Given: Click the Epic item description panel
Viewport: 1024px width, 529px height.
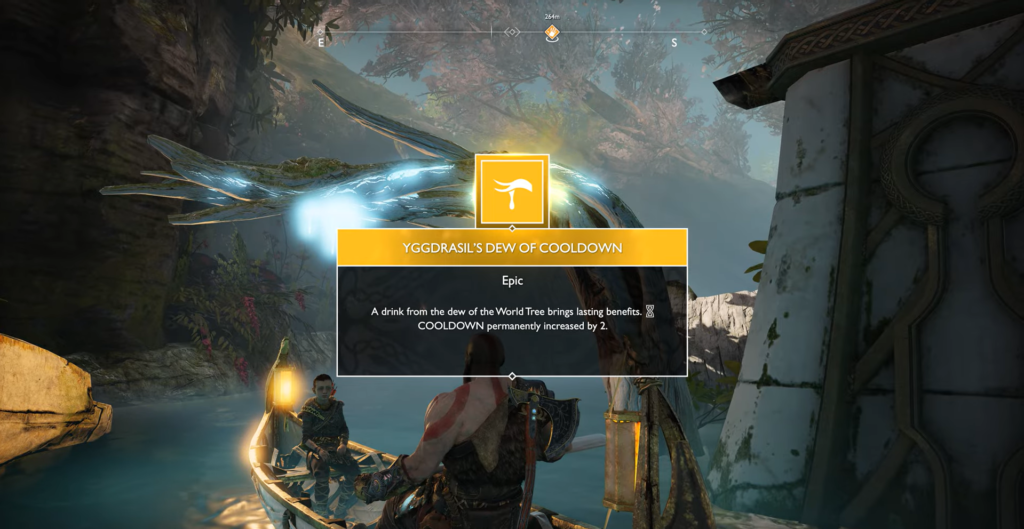Looking at the screenshot, I should tap(512, 319).
